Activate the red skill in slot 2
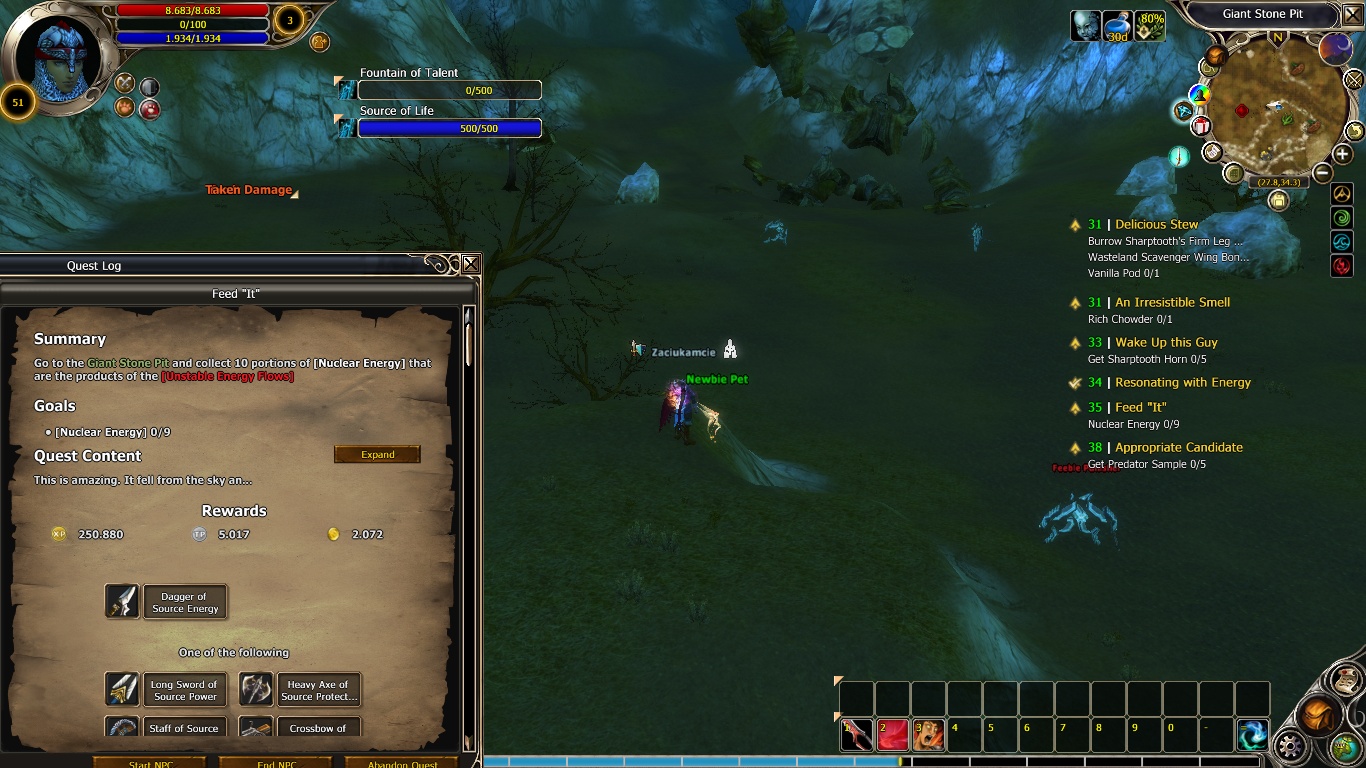Viewport: 1366px width, 768px height. tap(893, 735)
